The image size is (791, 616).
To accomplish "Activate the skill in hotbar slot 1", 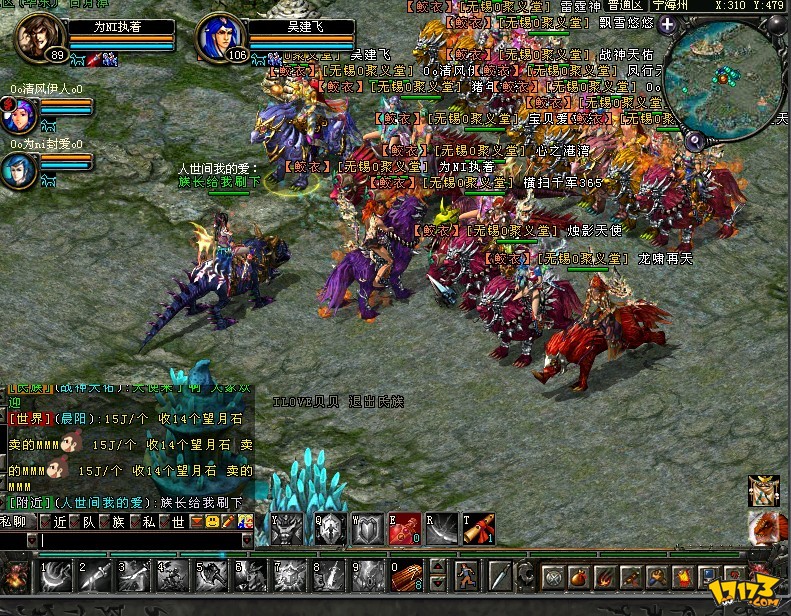I will pos(55,575).
